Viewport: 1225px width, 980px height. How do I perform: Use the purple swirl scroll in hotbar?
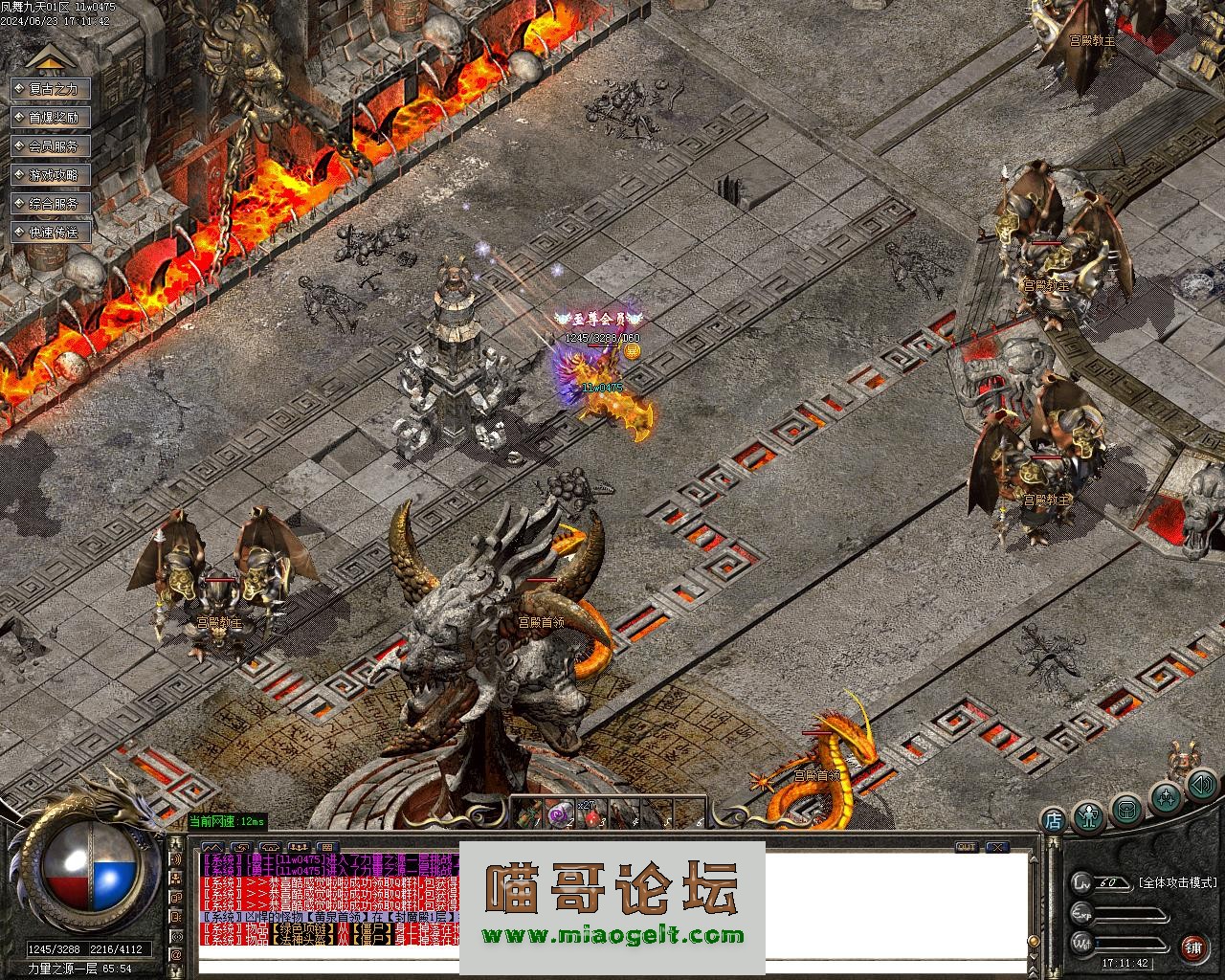558,814
